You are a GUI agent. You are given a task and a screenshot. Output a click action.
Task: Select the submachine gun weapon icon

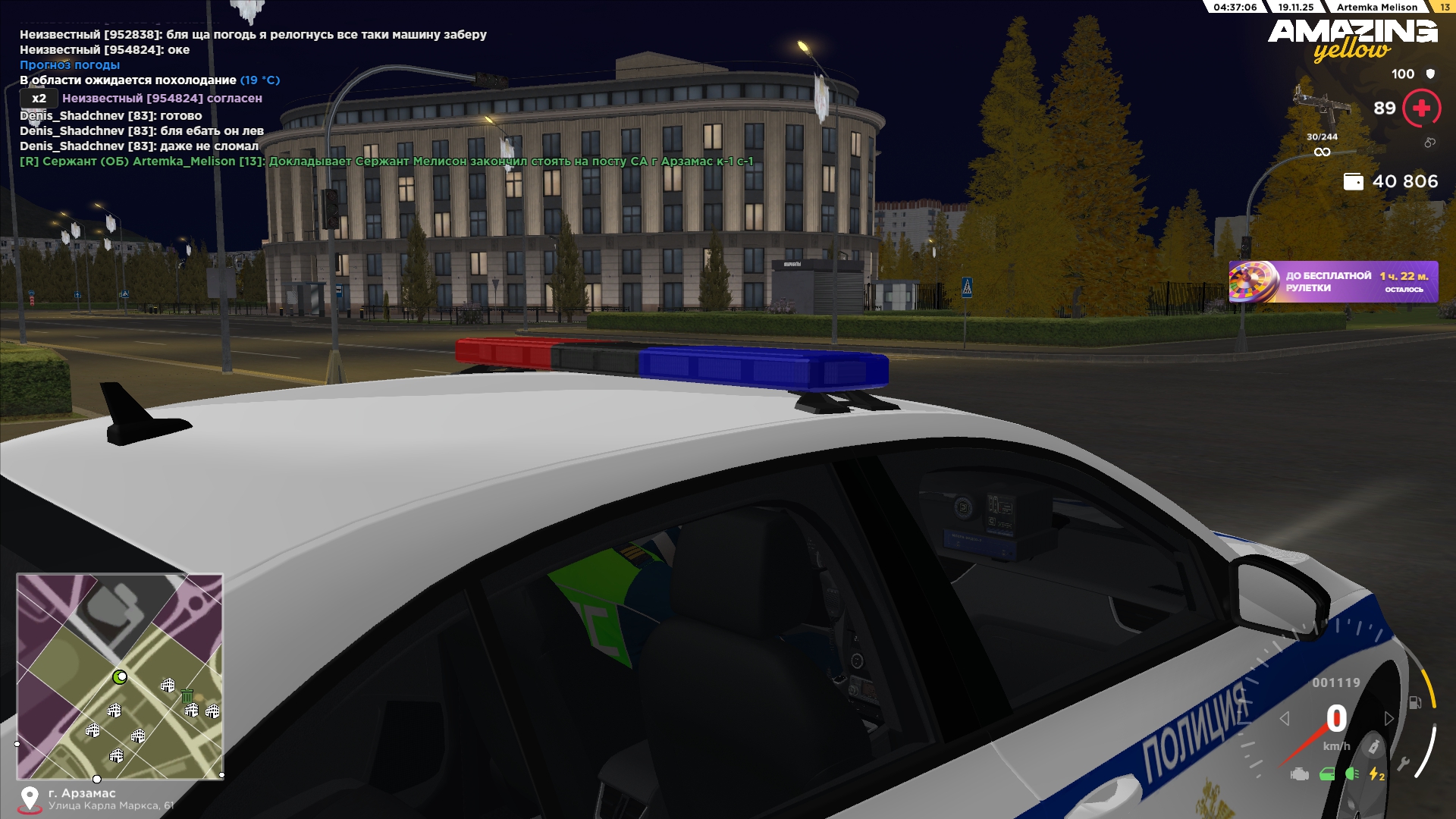pyautogui.click(x=1320, y=105)
